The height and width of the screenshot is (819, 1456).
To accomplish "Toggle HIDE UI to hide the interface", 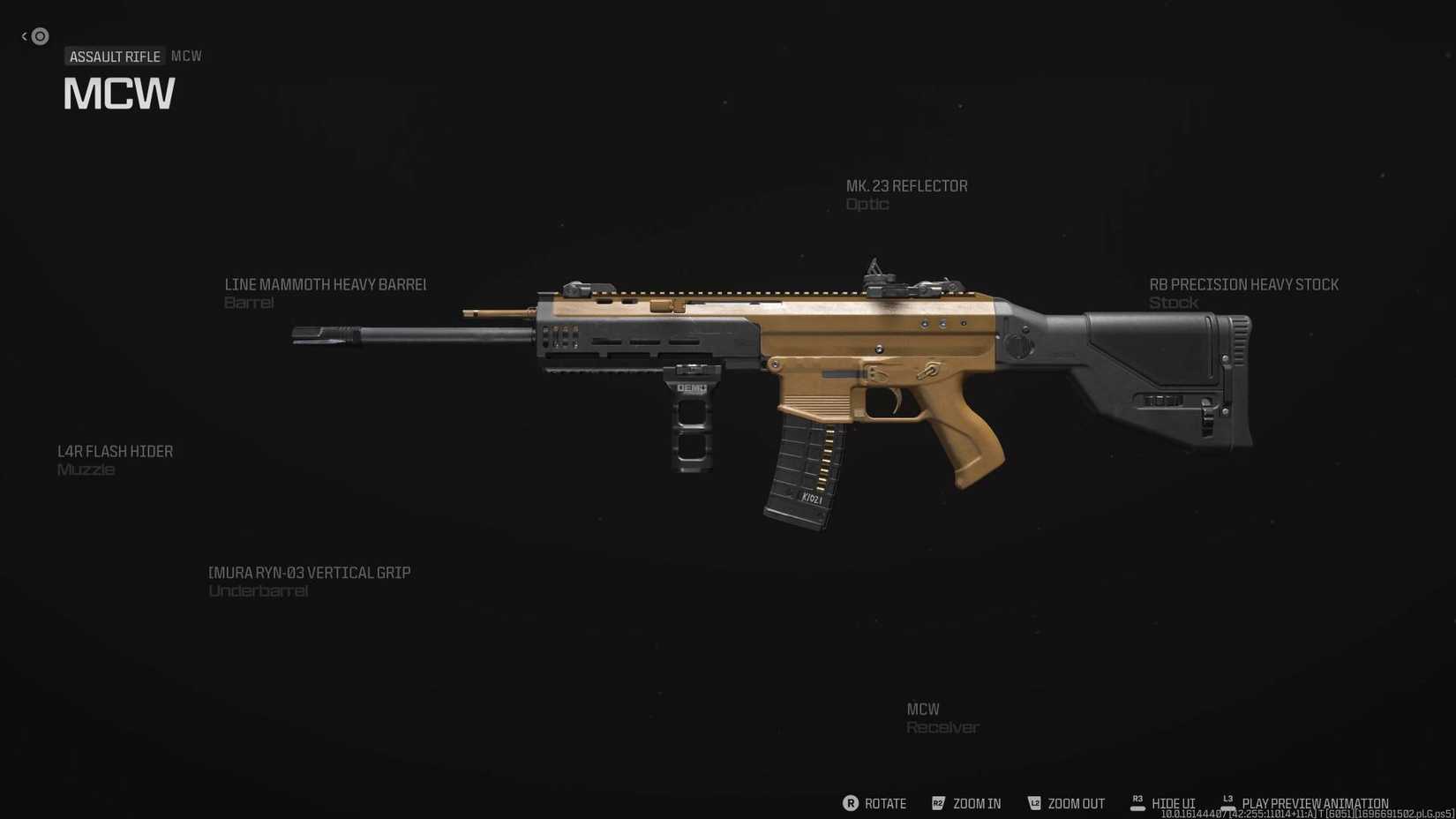I will pyautogui.click(x=1174, y=803).
